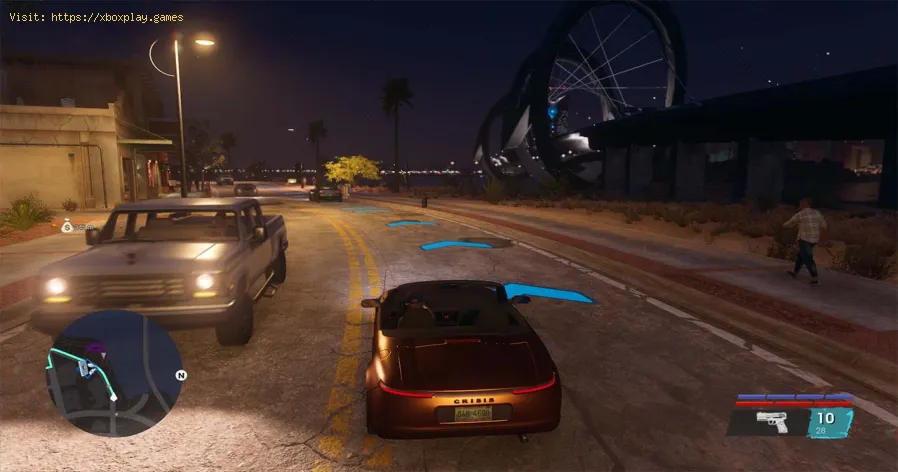Click the money bag distance marker
The image size is (898, 472).
(66, 227)
